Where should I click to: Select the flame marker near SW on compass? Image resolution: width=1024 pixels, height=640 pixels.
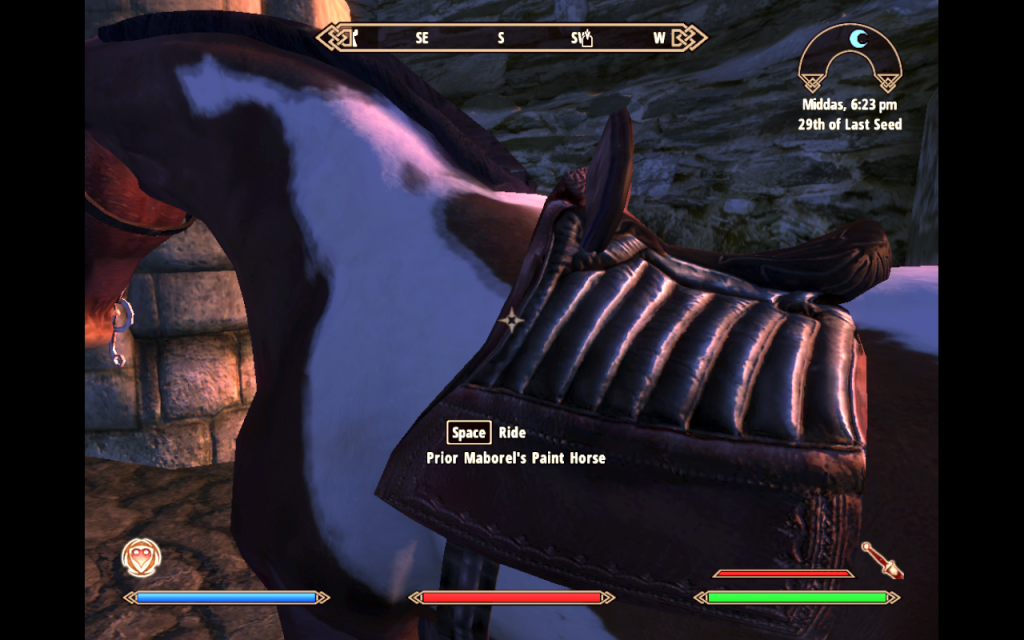coord(589,39)
